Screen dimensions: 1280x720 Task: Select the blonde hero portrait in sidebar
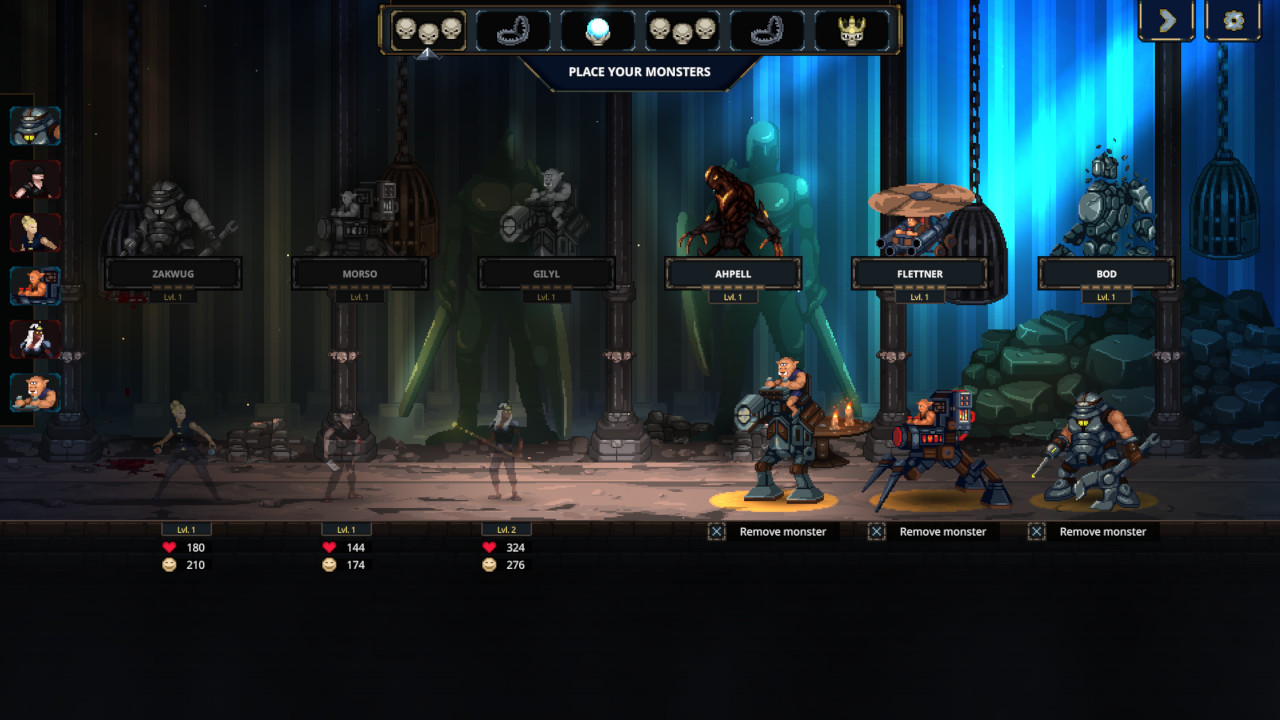(x=36, y=233)
